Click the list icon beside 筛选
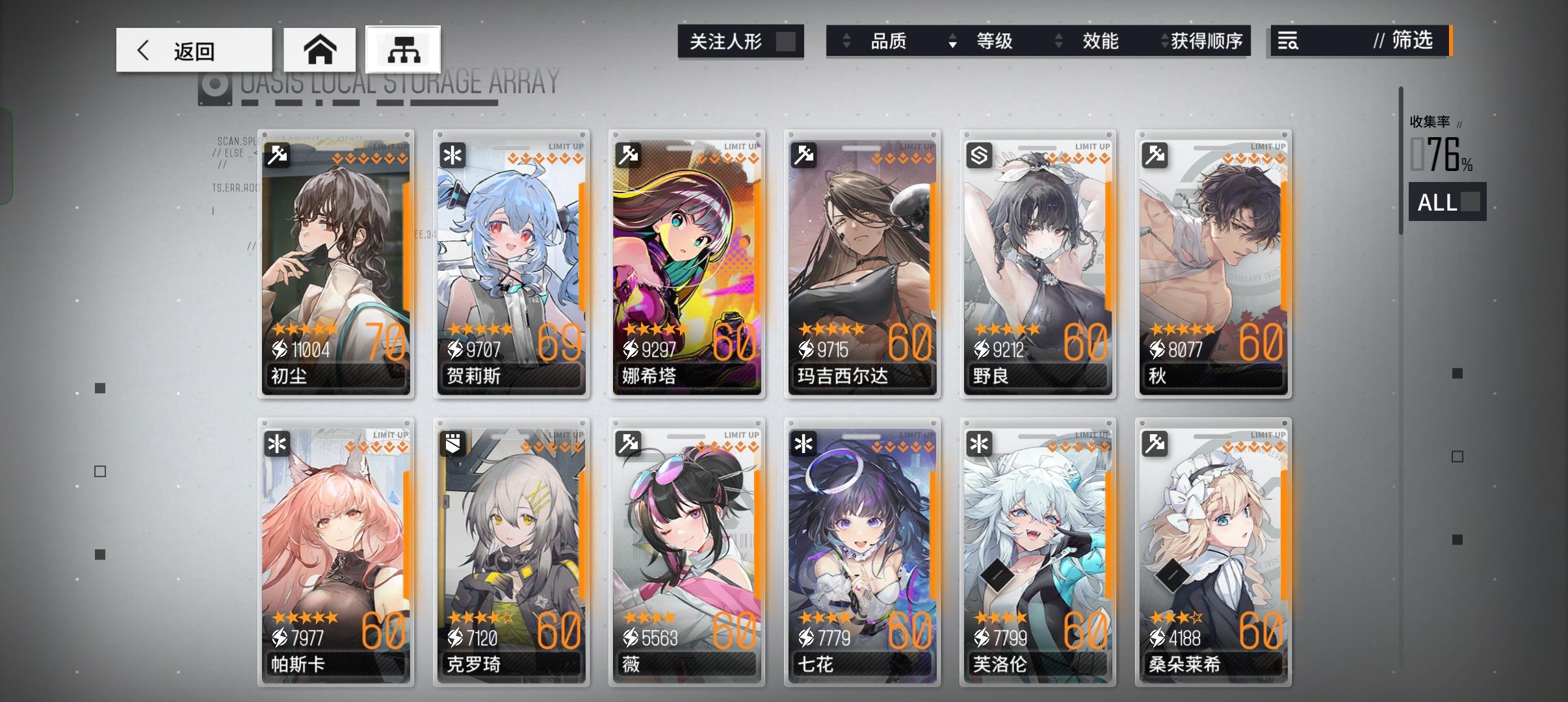The image size is (1568, 702). coord(1288,41)
